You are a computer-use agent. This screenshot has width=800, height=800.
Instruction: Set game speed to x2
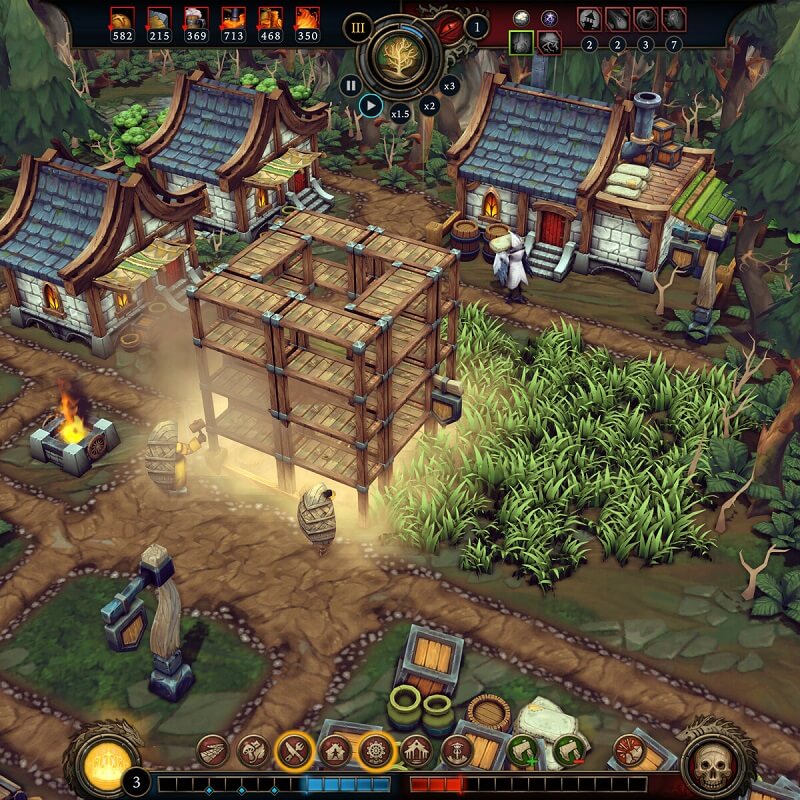click(x=429, y=105)
